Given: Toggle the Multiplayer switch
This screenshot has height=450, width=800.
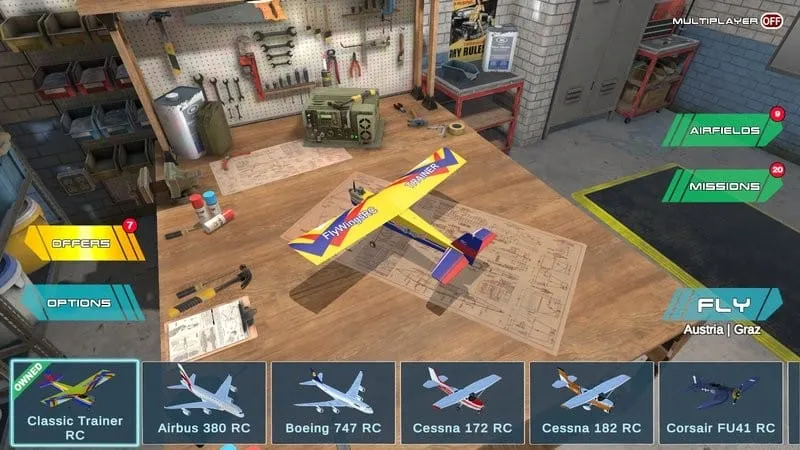Looking at the screenshot, I should click(x=771, y=20).
